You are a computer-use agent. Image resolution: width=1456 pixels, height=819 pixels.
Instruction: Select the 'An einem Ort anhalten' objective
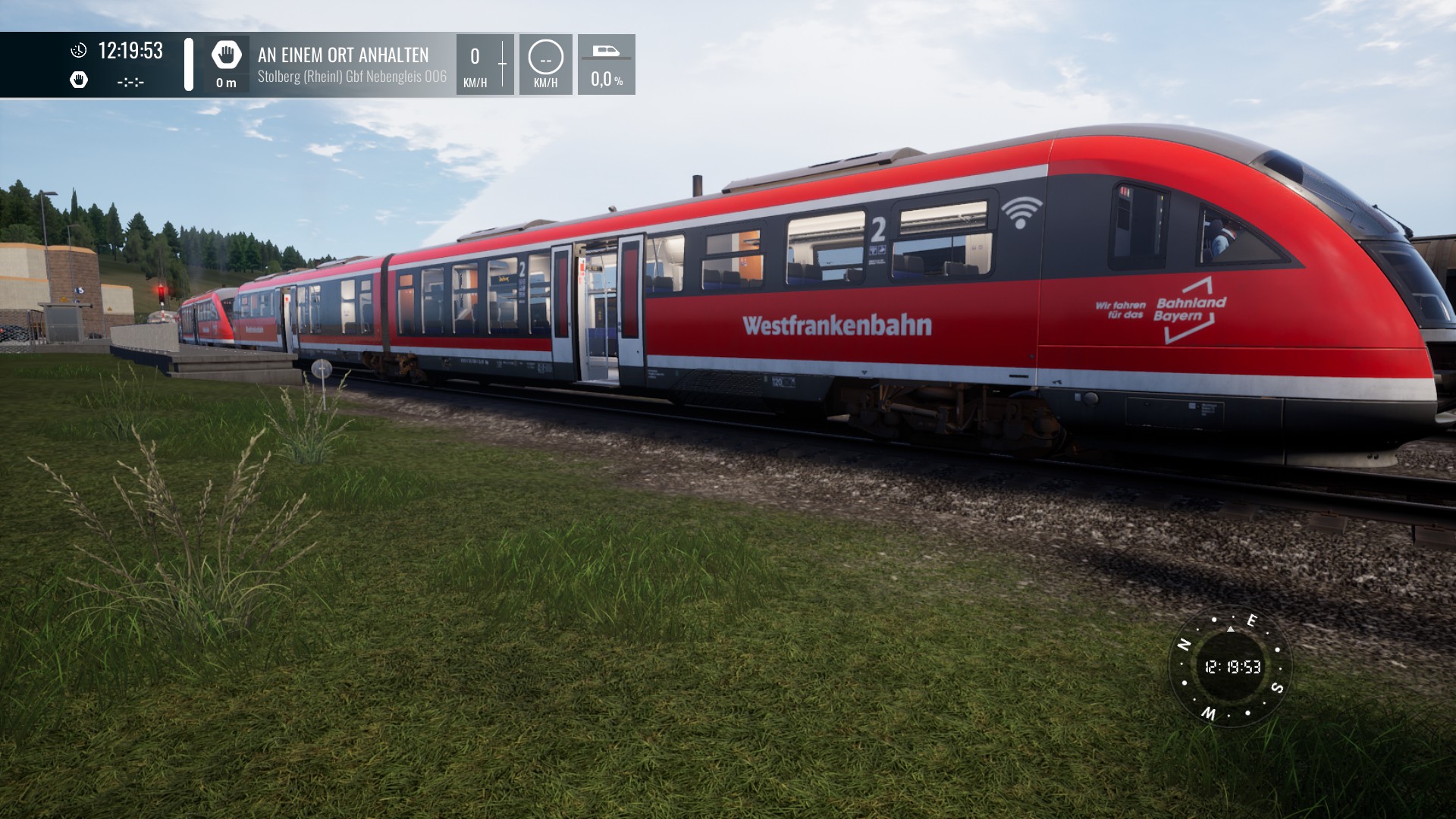pos(344,55)
